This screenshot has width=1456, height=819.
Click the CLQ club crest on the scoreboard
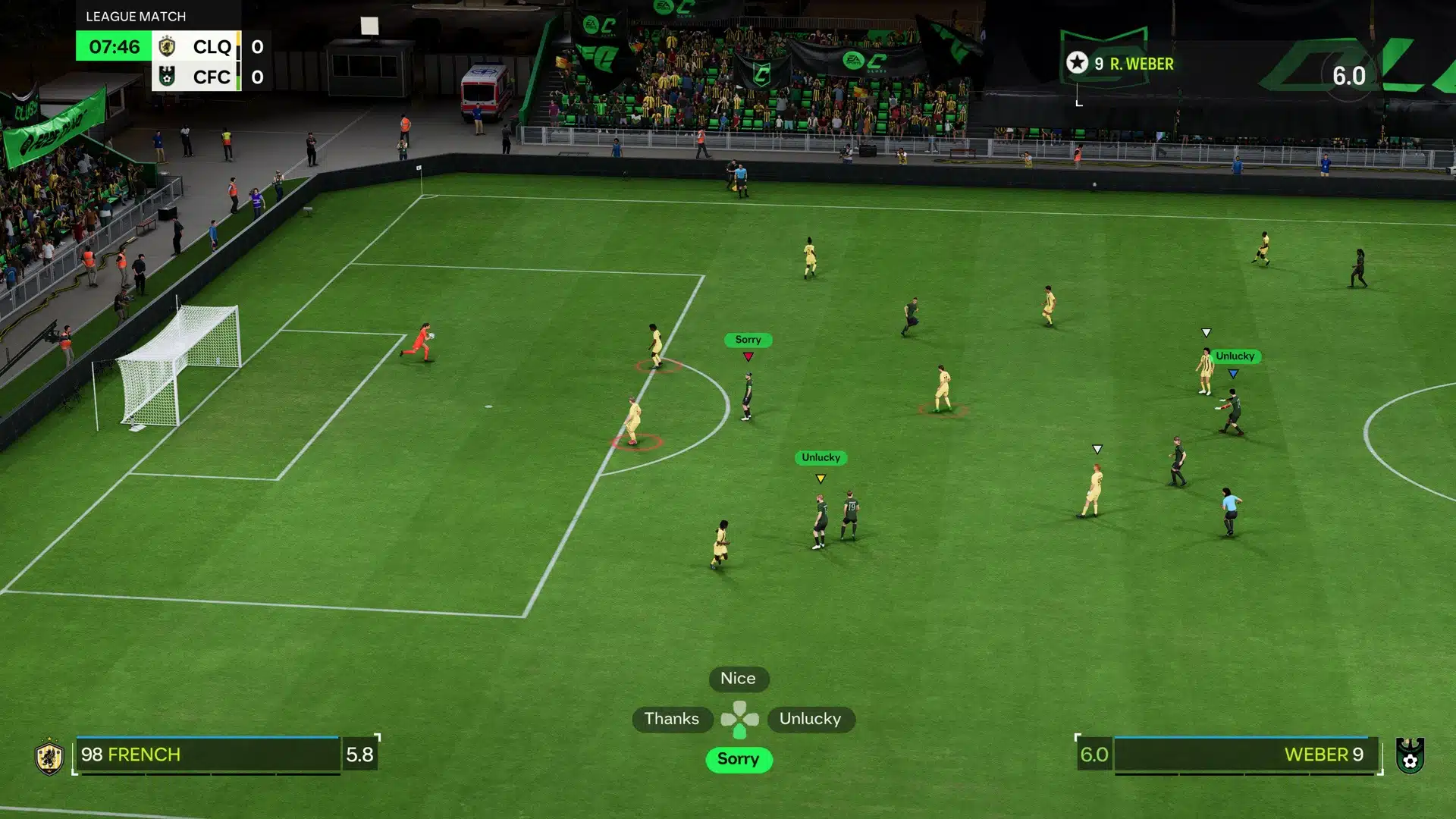click(168, 47)
